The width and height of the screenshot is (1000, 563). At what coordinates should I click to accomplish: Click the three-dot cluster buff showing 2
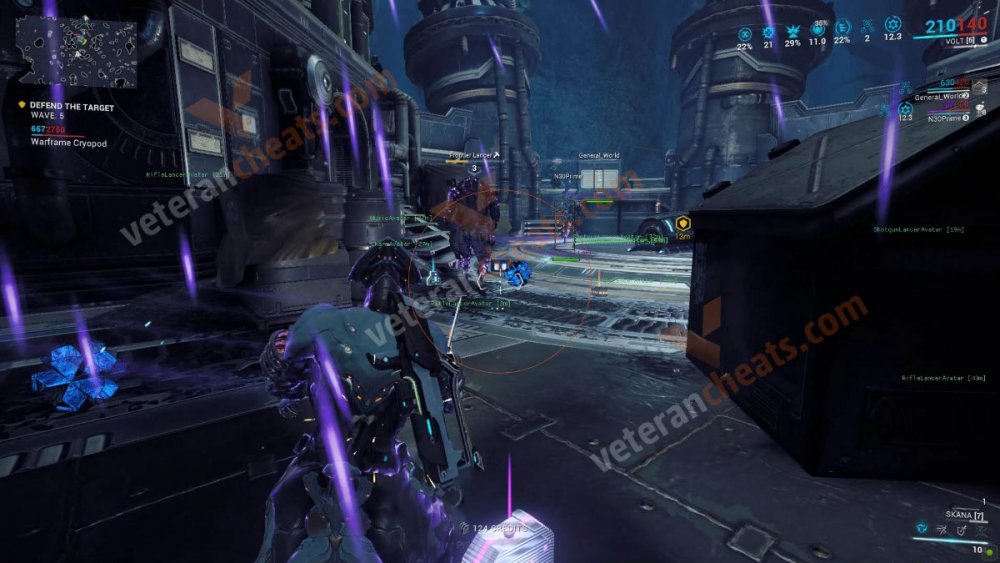(x=867, y=26)
